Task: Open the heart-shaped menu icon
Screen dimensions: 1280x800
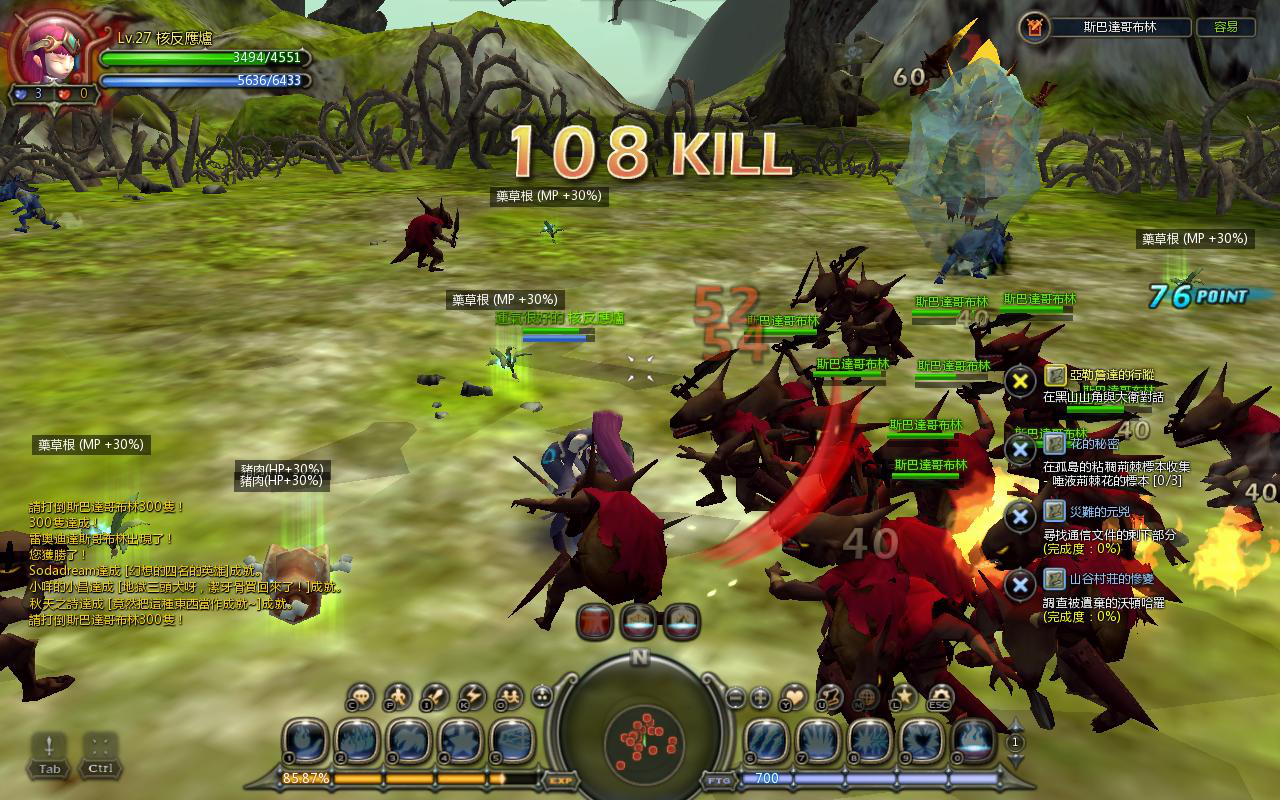Action: [x=793, y=695]
